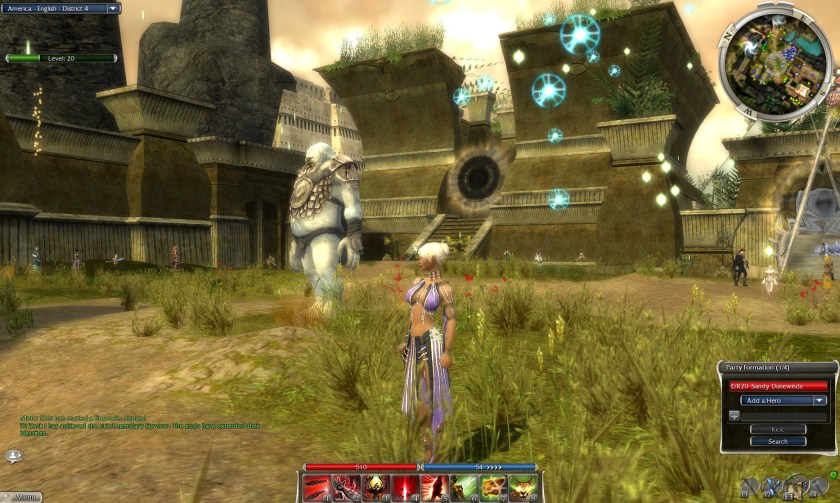Select party member Sandy Dunewinds
This screenshot has width=840, height=503.
tap(778, 386)
